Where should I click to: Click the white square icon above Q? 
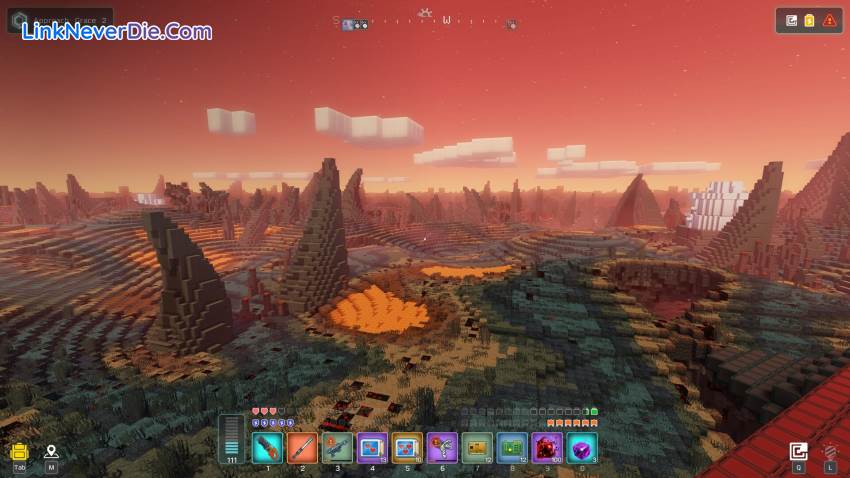[798, 451]
